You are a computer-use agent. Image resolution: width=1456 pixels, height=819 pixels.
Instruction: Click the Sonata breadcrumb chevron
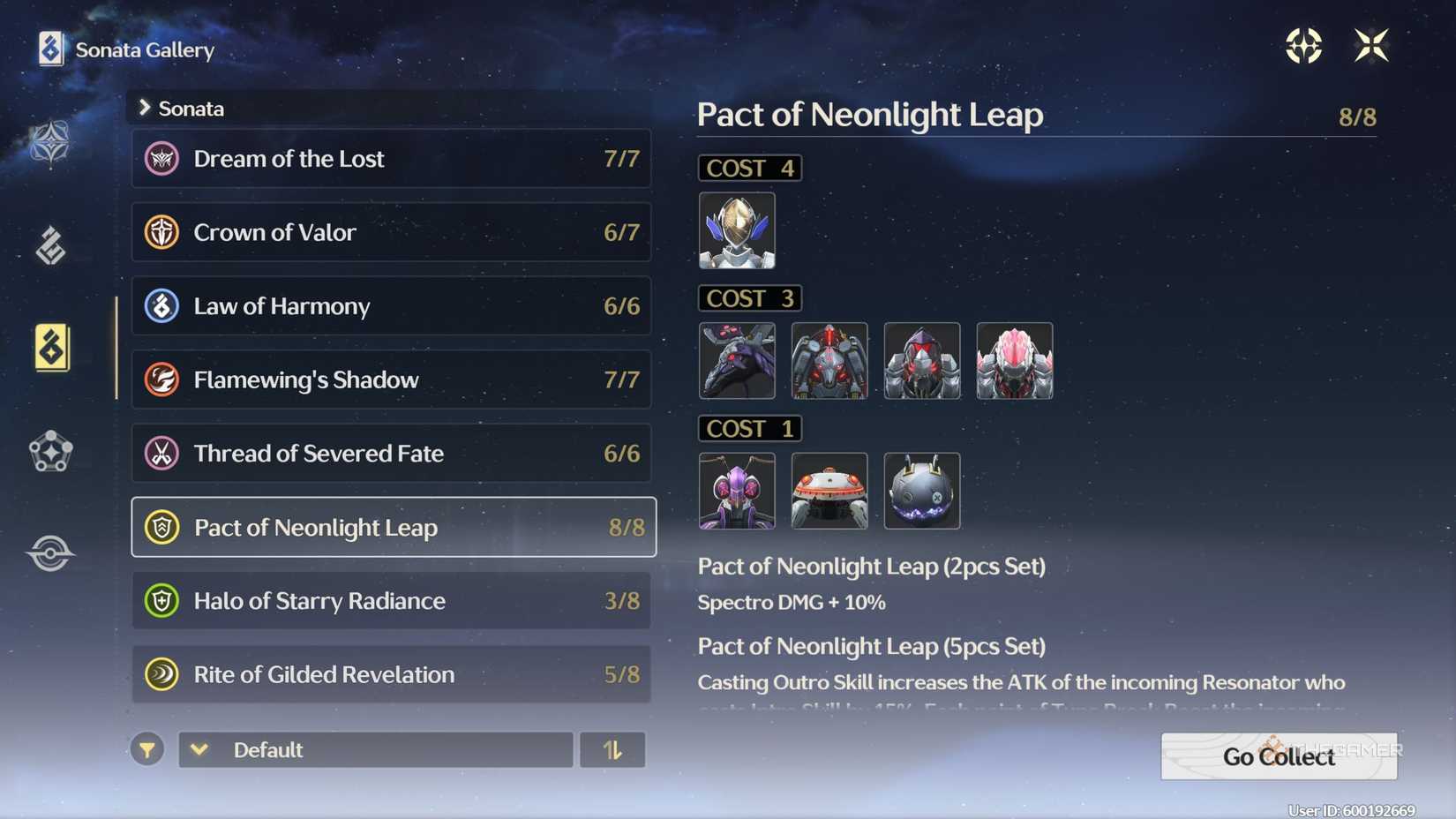[x=144, y=107]
